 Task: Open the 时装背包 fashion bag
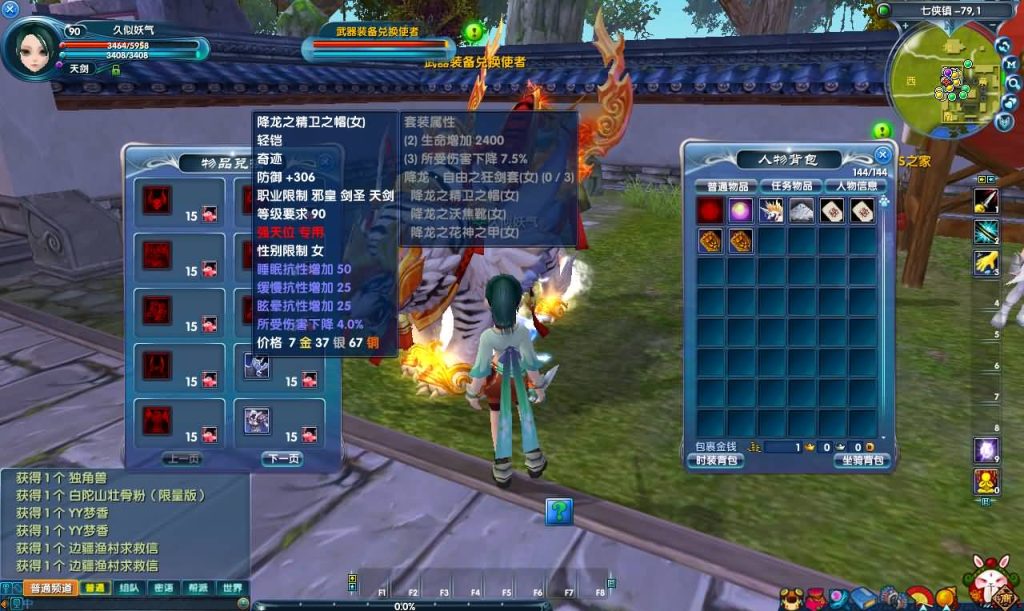[714, 461]
